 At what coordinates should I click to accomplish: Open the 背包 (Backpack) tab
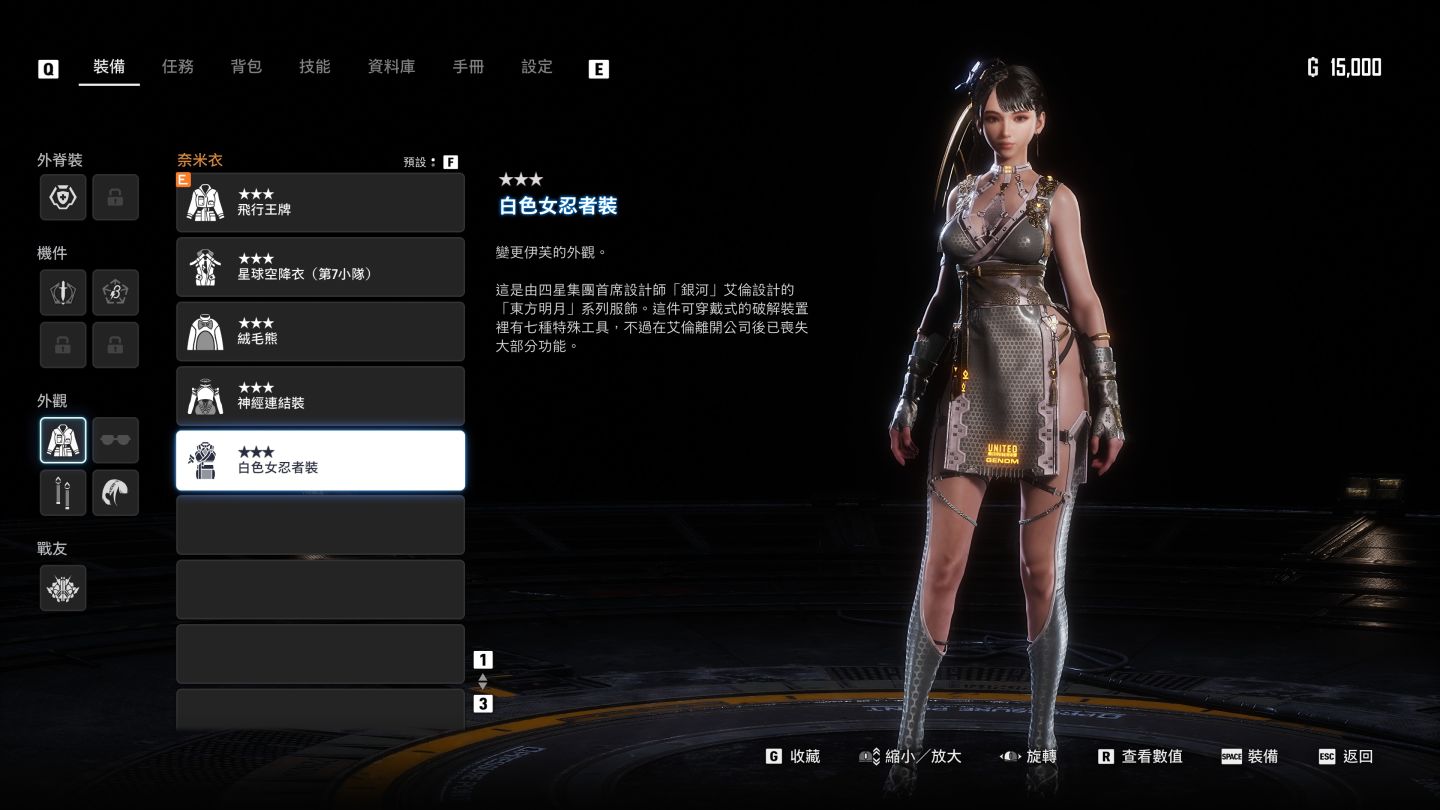pyautogui.click(x=246, y=67)
